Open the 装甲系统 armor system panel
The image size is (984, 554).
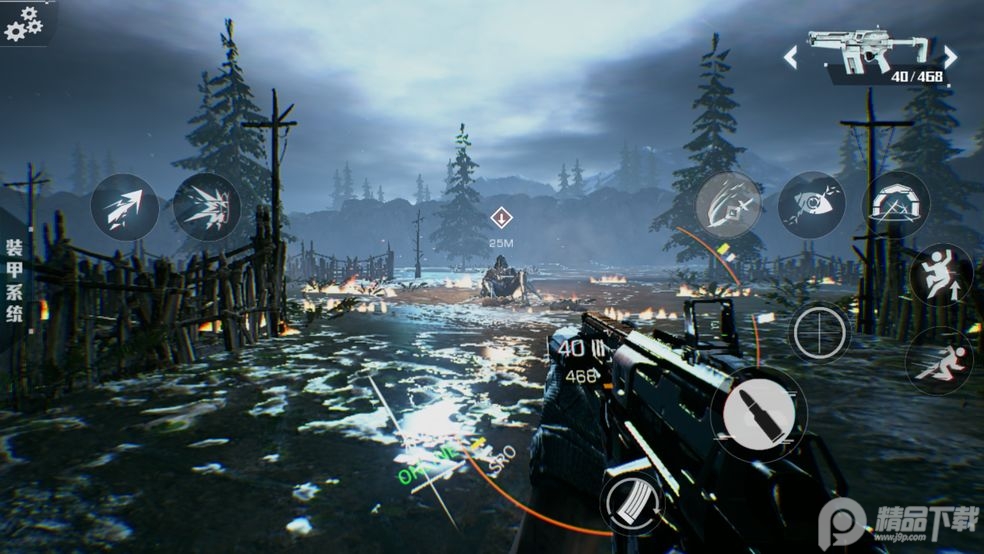coord(15,280)
